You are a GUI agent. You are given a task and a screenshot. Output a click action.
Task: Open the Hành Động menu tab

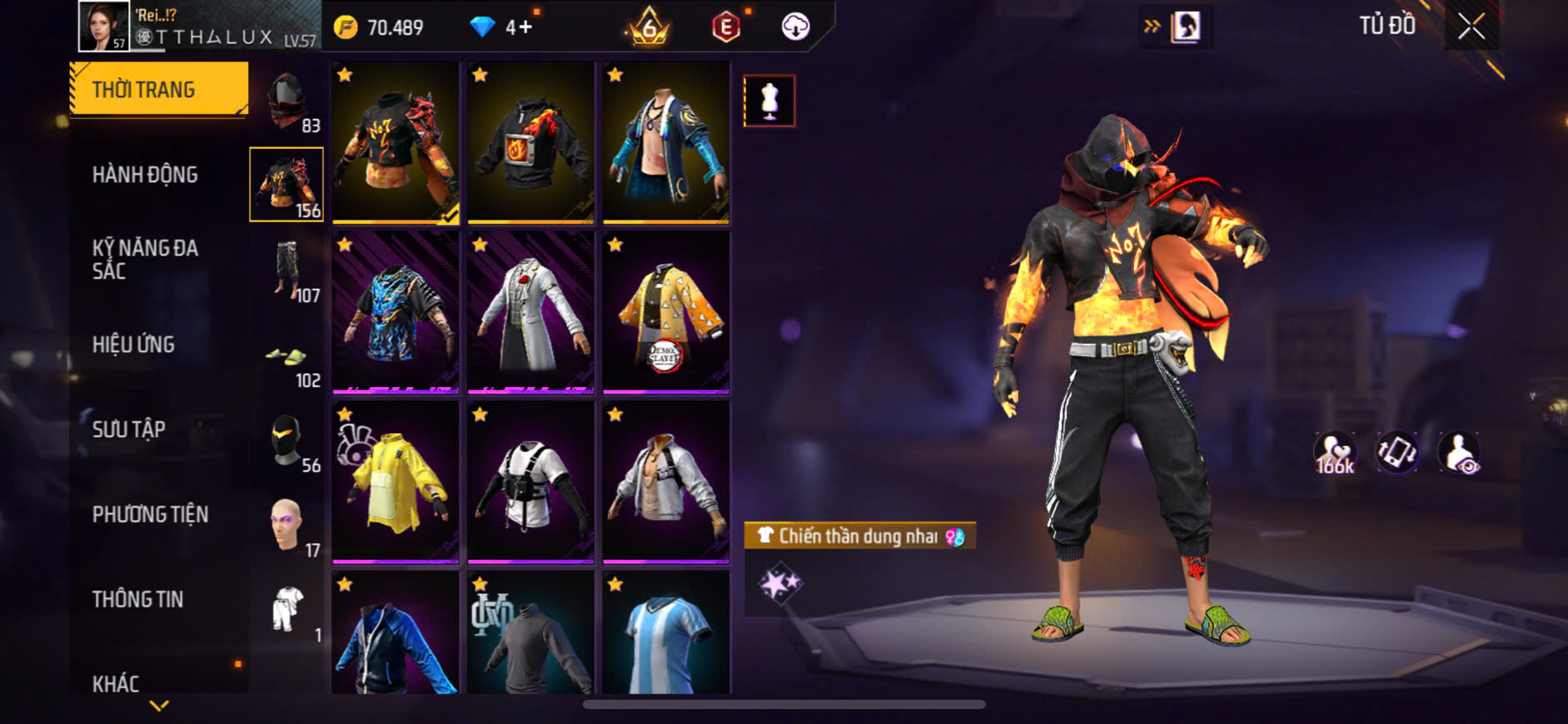coord(145,175)
